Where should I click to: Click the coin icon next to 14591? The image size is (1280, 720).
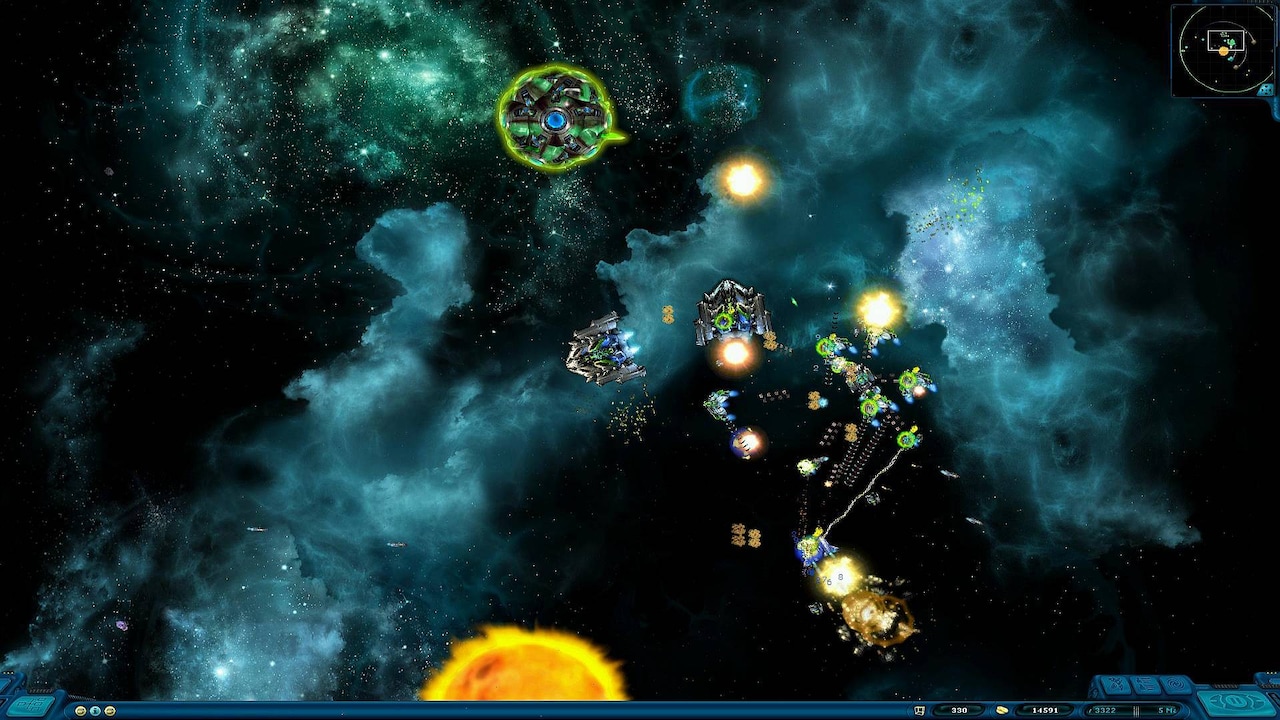[x=1003, y=709]
